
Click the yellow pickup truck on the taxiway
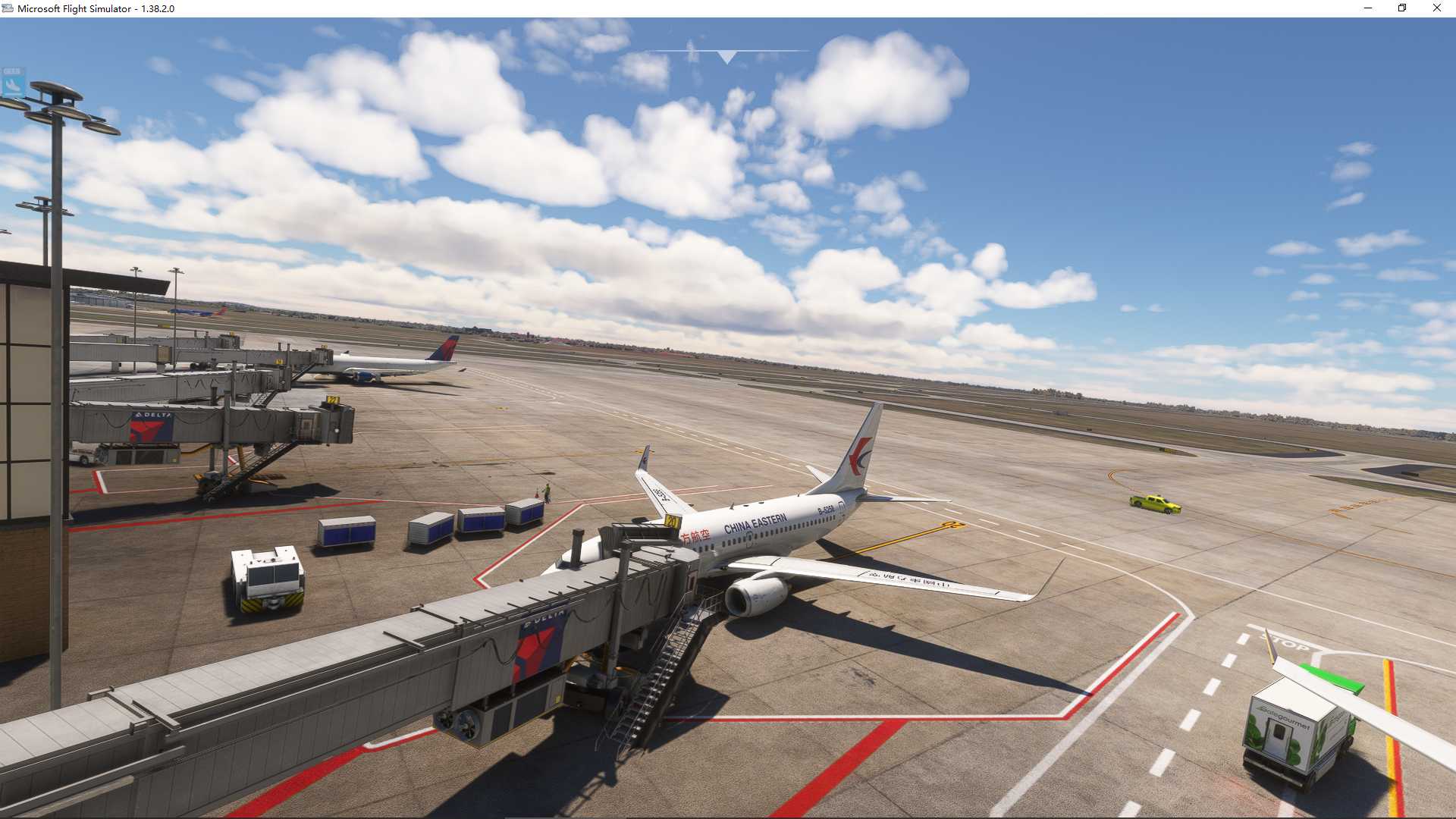tap(1155, 503)
